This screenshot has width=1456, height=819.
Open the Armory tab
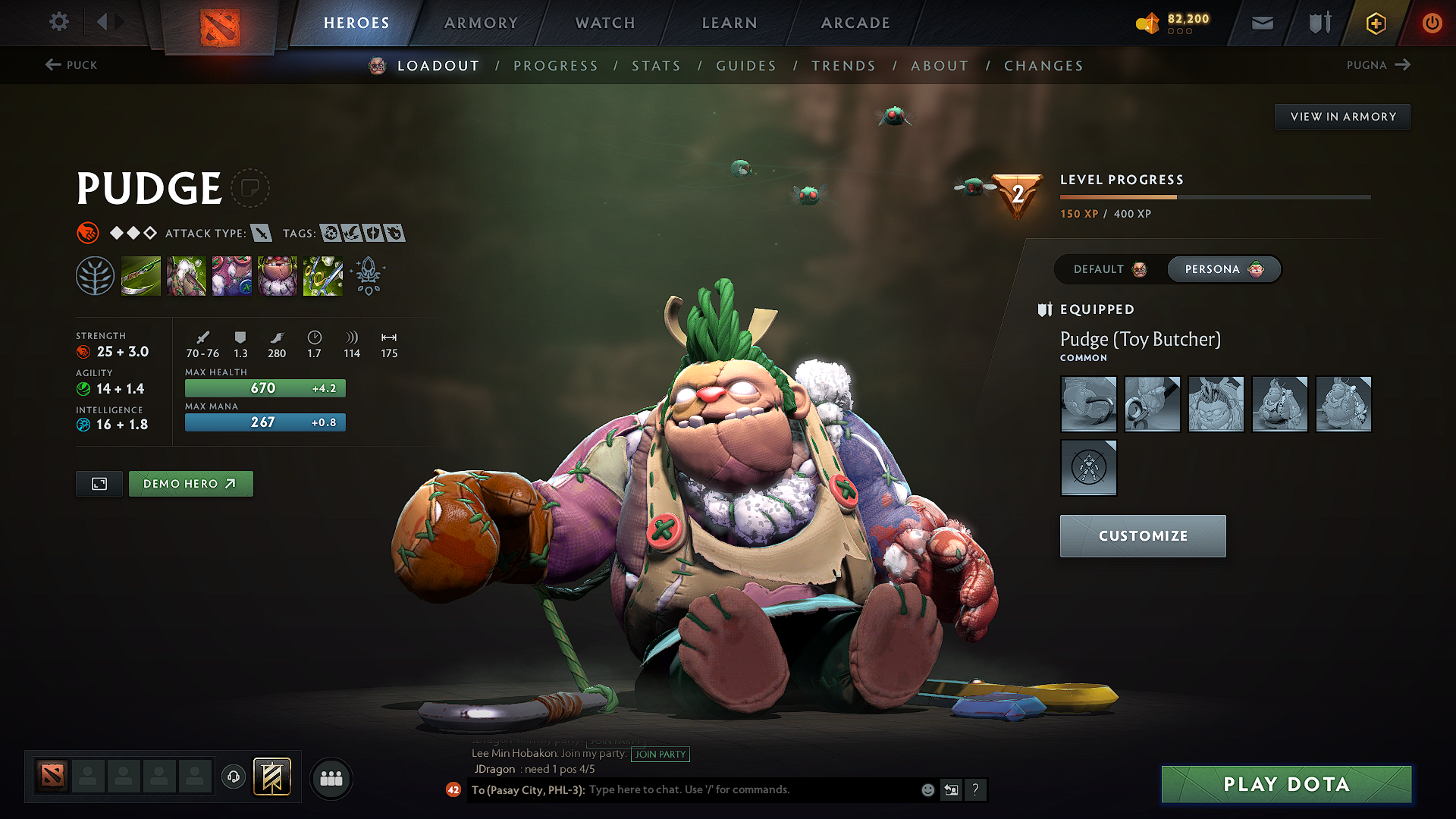coord(481,23)
